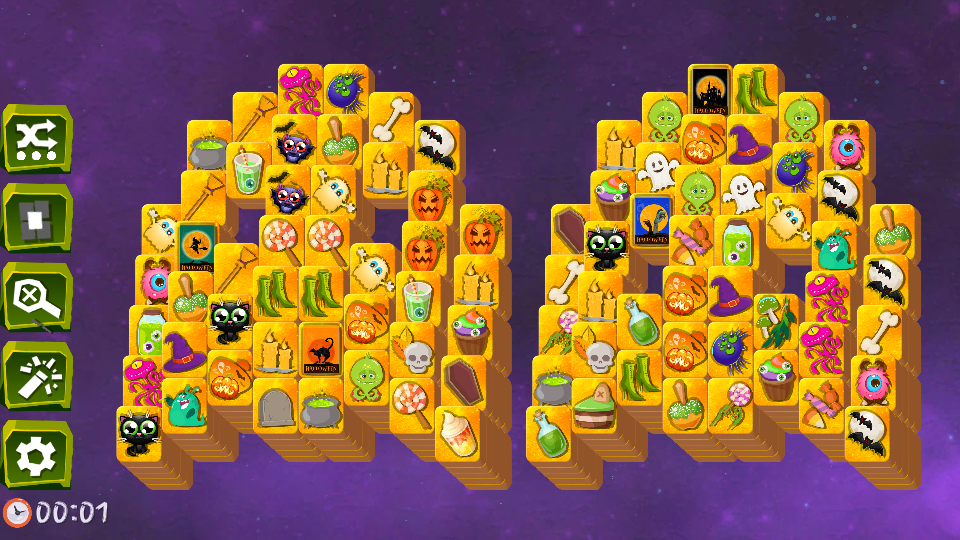Shuffle the tiles with the shuffle button
960x540 pixels.
[x=37, y=138]
